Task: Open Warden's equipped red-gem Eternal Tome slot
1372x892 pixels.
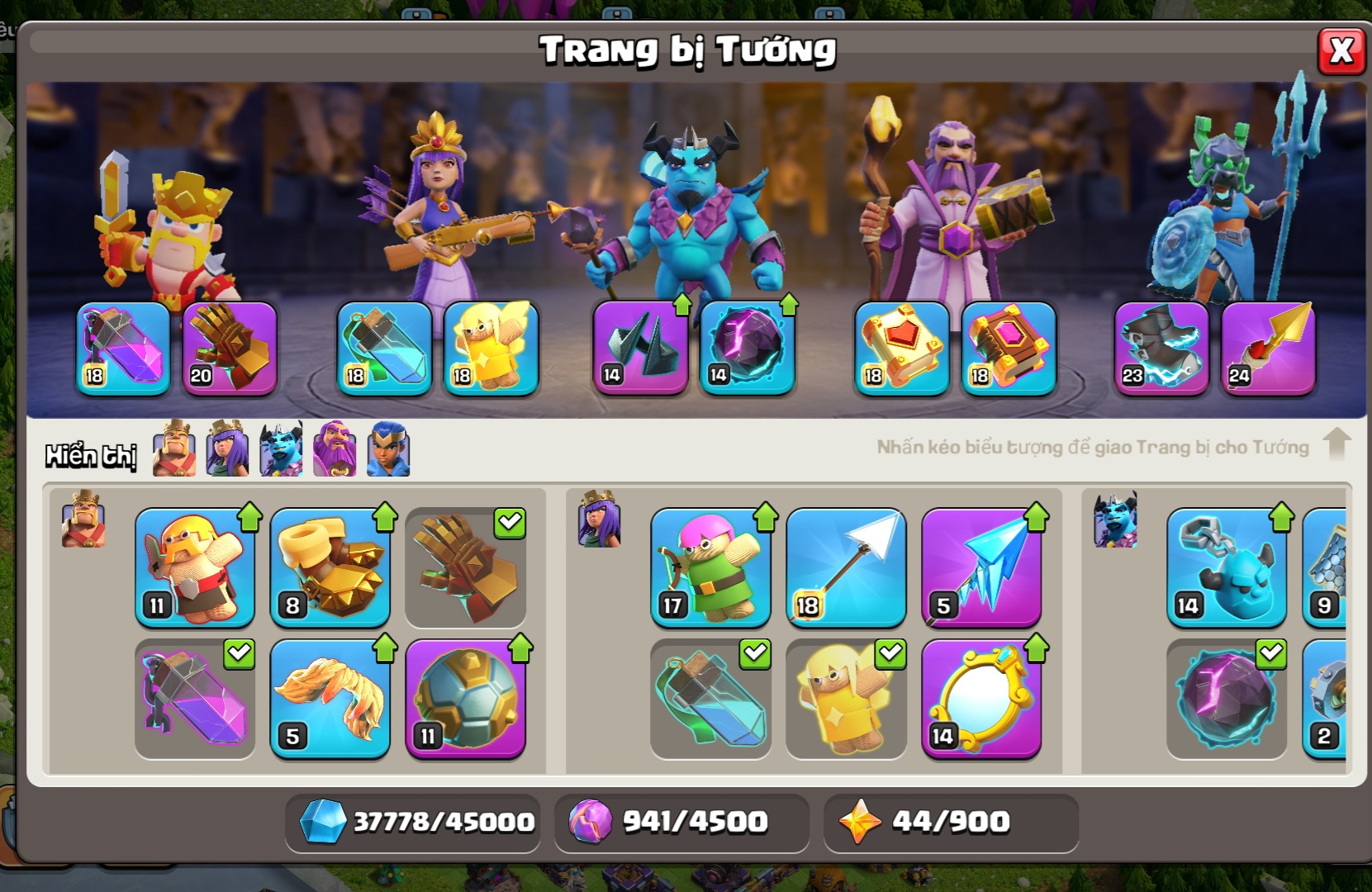Action: tap(902, 349)
